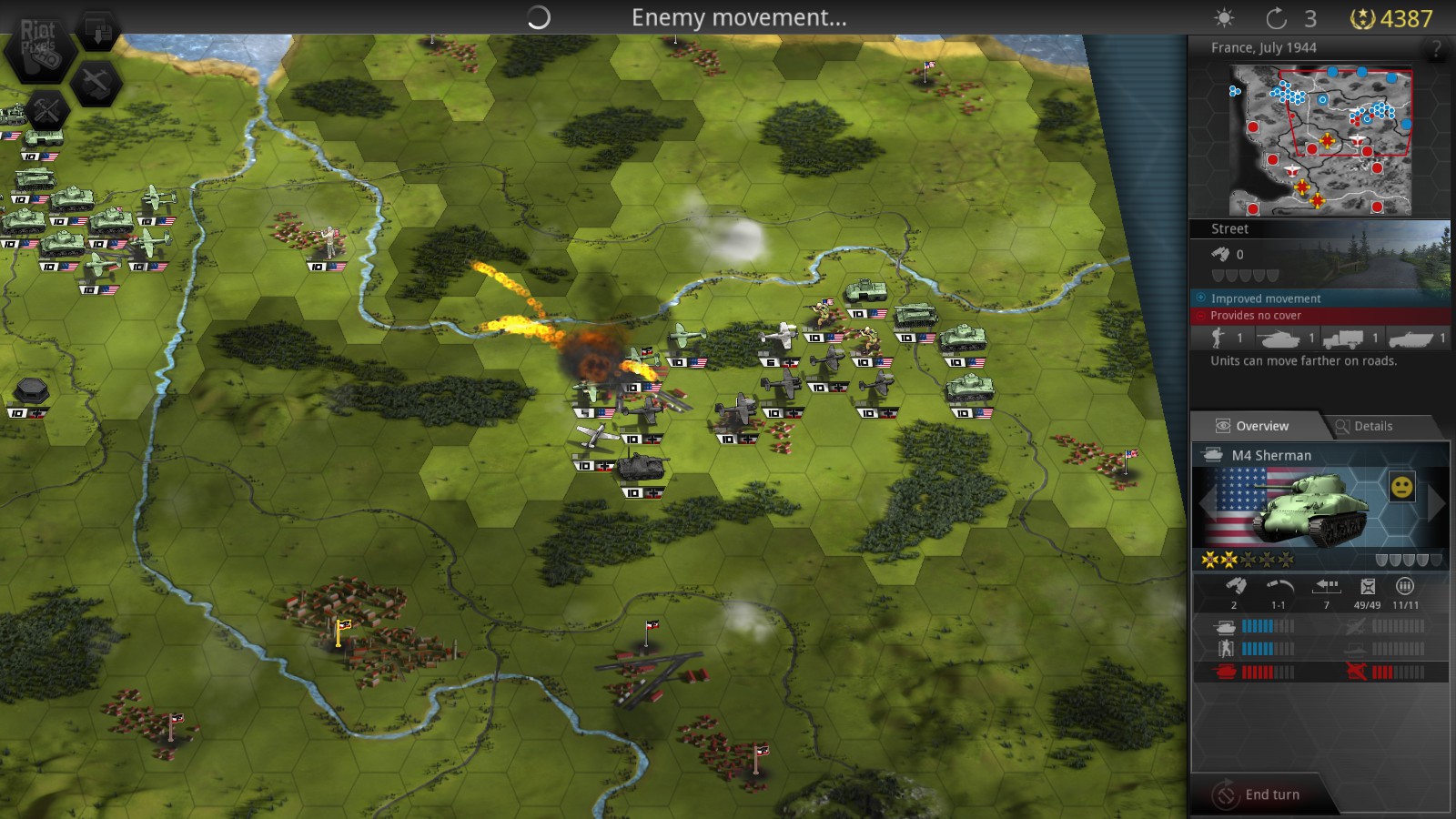
Task: Click the prestige medal icon beside 4387
Action: click(x=1361, y=18)
